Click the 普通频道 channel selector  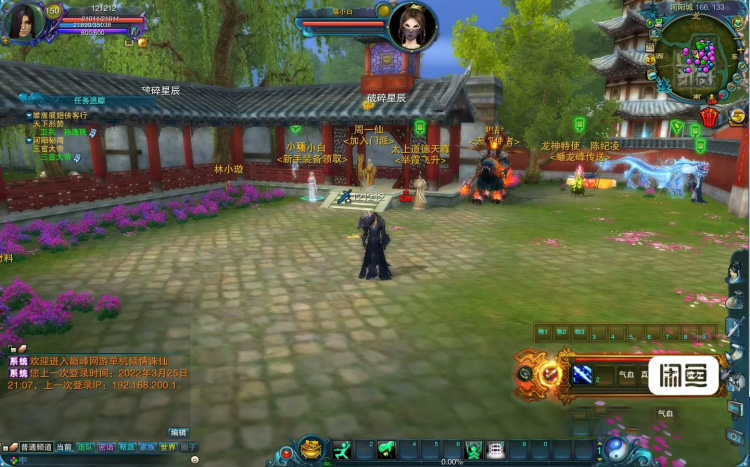click(x=35, y=448)
